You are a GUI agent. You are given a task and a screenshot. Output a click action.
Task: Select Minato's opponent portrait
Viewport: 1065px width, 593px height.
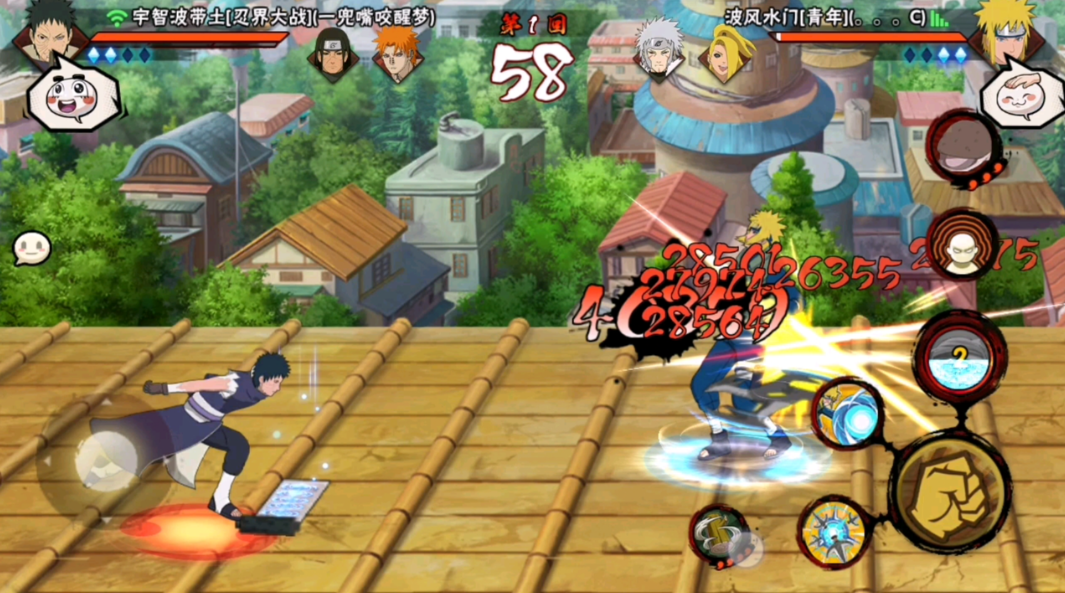(x=1020, y=35)
